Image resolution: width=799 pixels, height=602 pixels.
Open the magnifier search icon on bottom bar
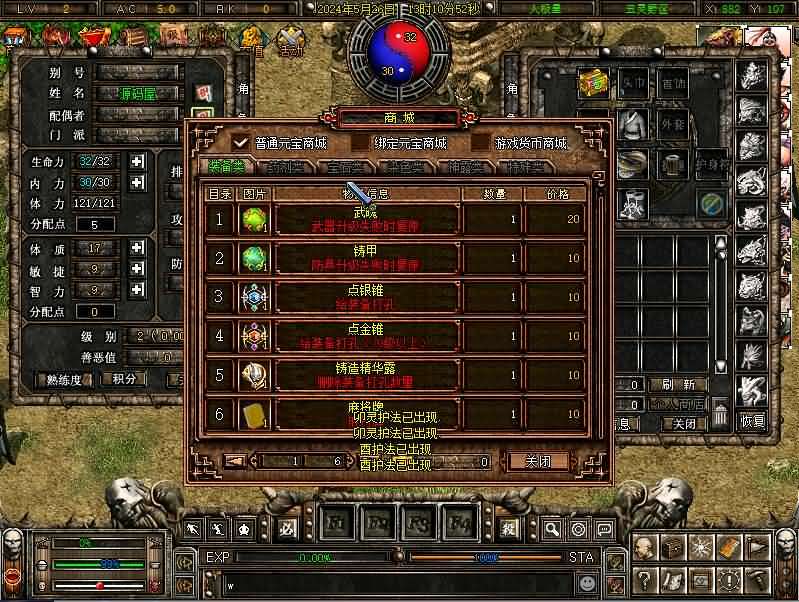551,529
